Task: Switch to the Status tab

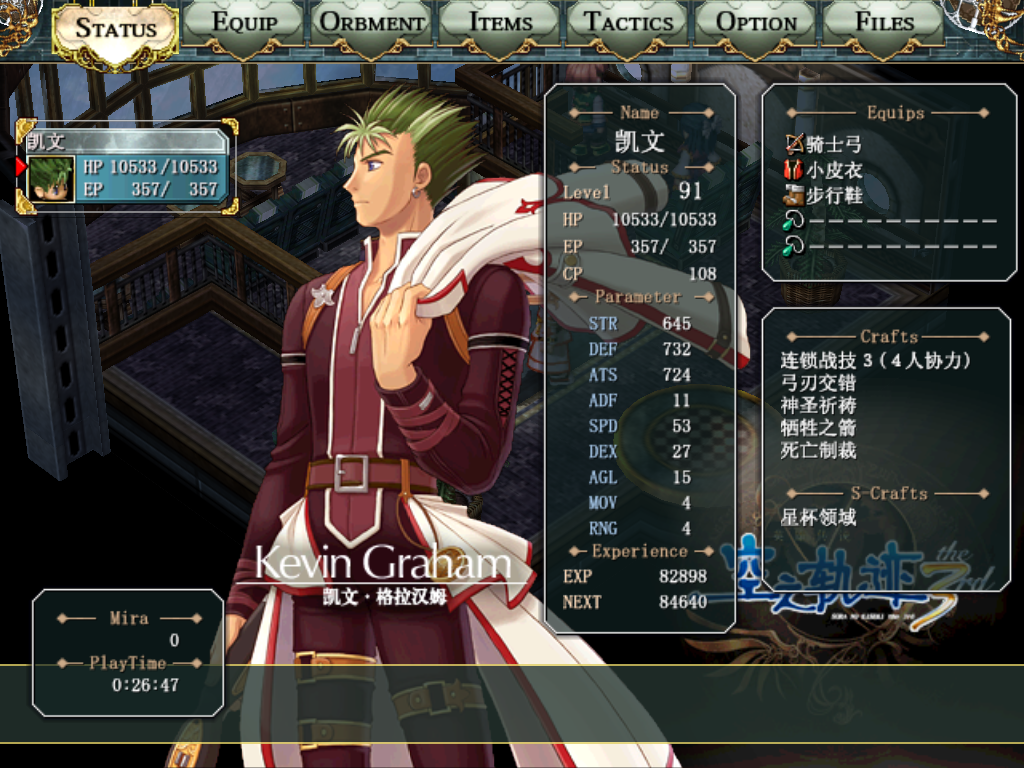Action: (x=115, y=28)
